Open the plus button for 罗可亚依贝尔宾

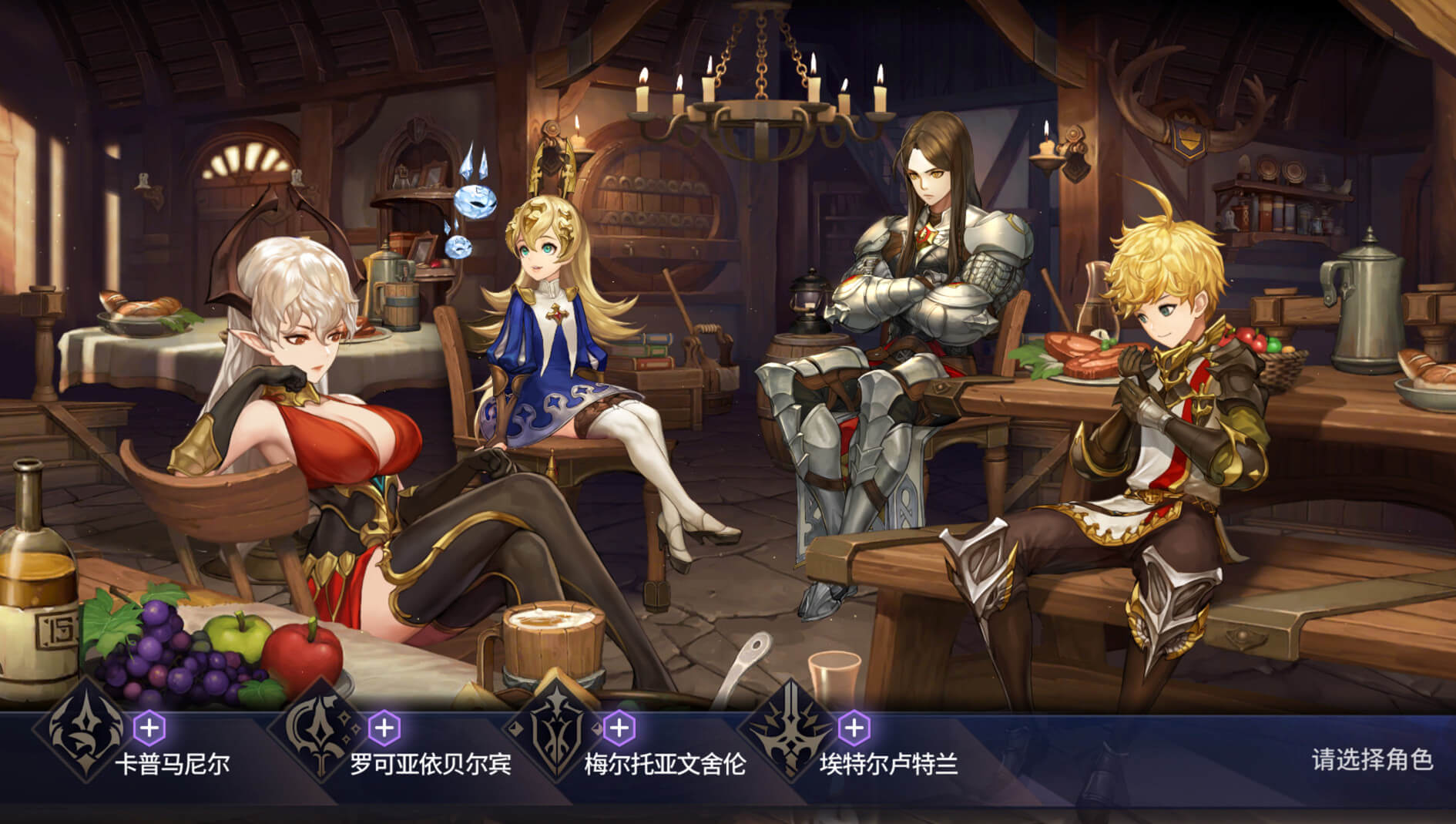point(384,728)
